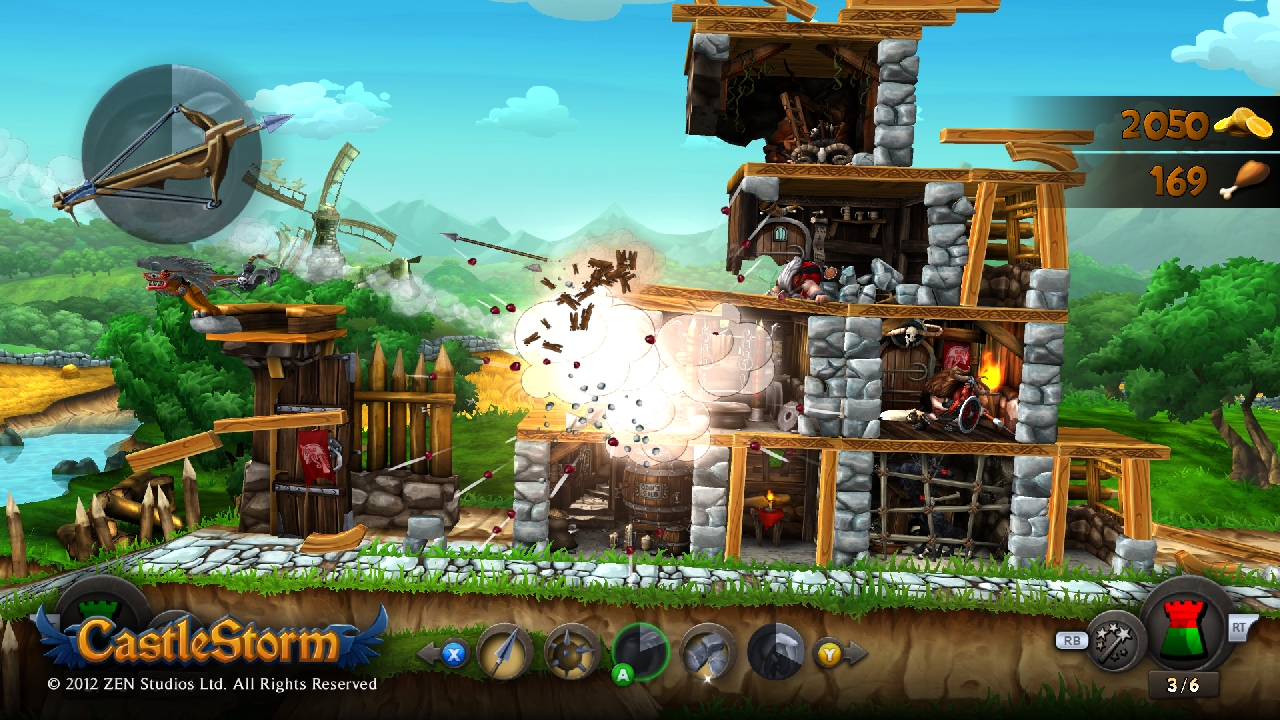The width and height of the screenshot is (1280, 720).
Task: Select the rock volley weapon icon
Action: (x=707, y=652)
